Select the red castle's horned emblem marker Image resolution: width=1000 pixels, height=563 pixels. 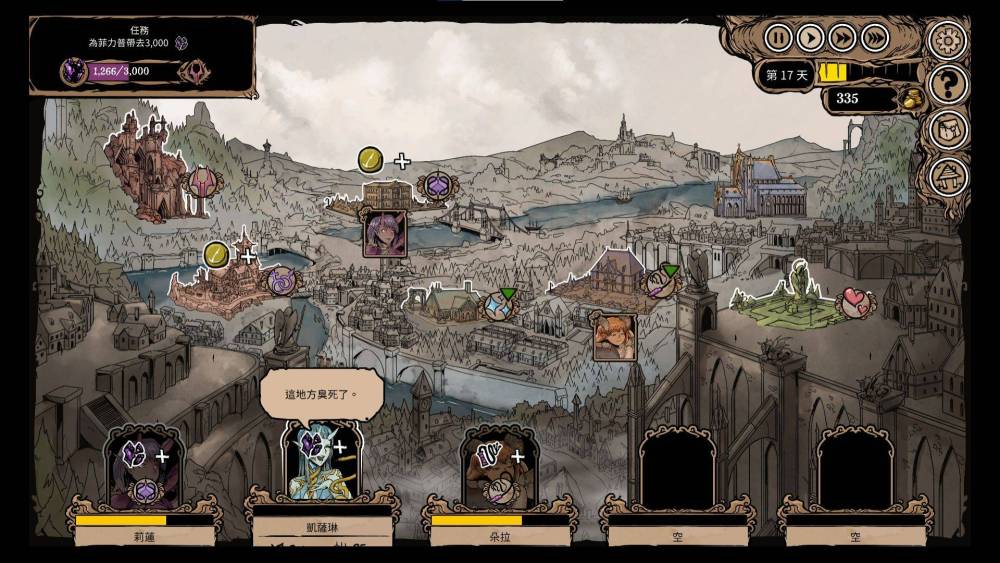pyautogui.click(x=203, y=184)
